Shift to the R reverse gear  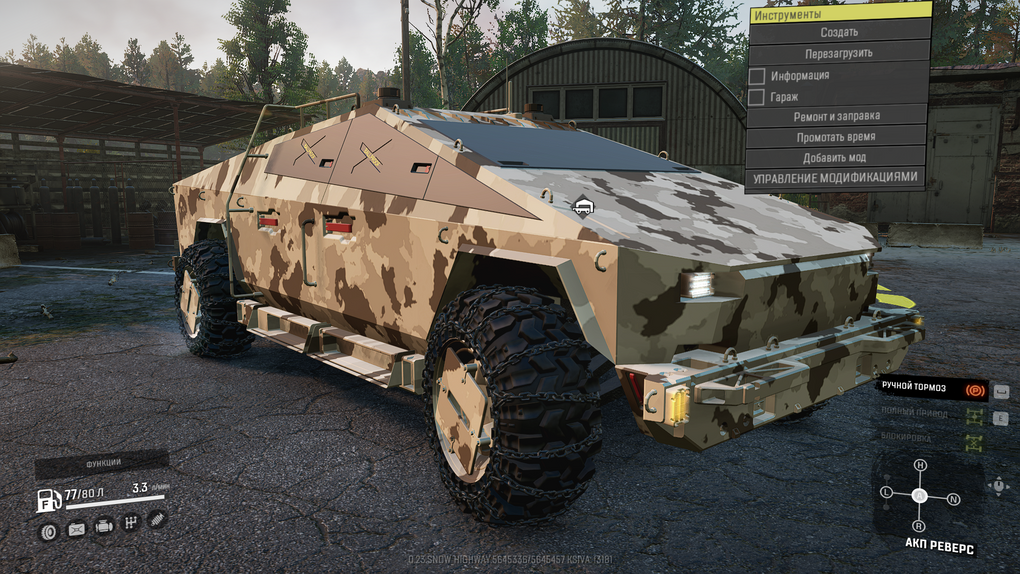point(919,525)
